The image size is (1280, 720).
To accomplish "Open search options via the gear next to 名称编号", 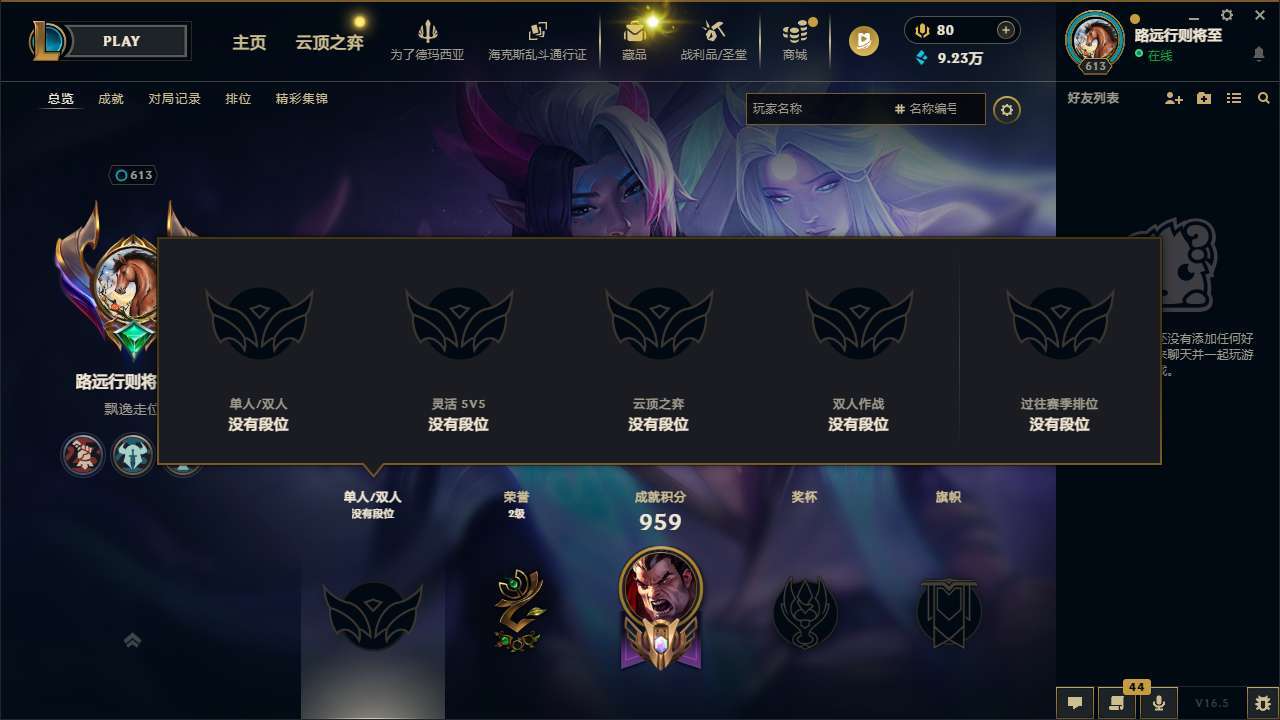I will [x=1007, y=110].
